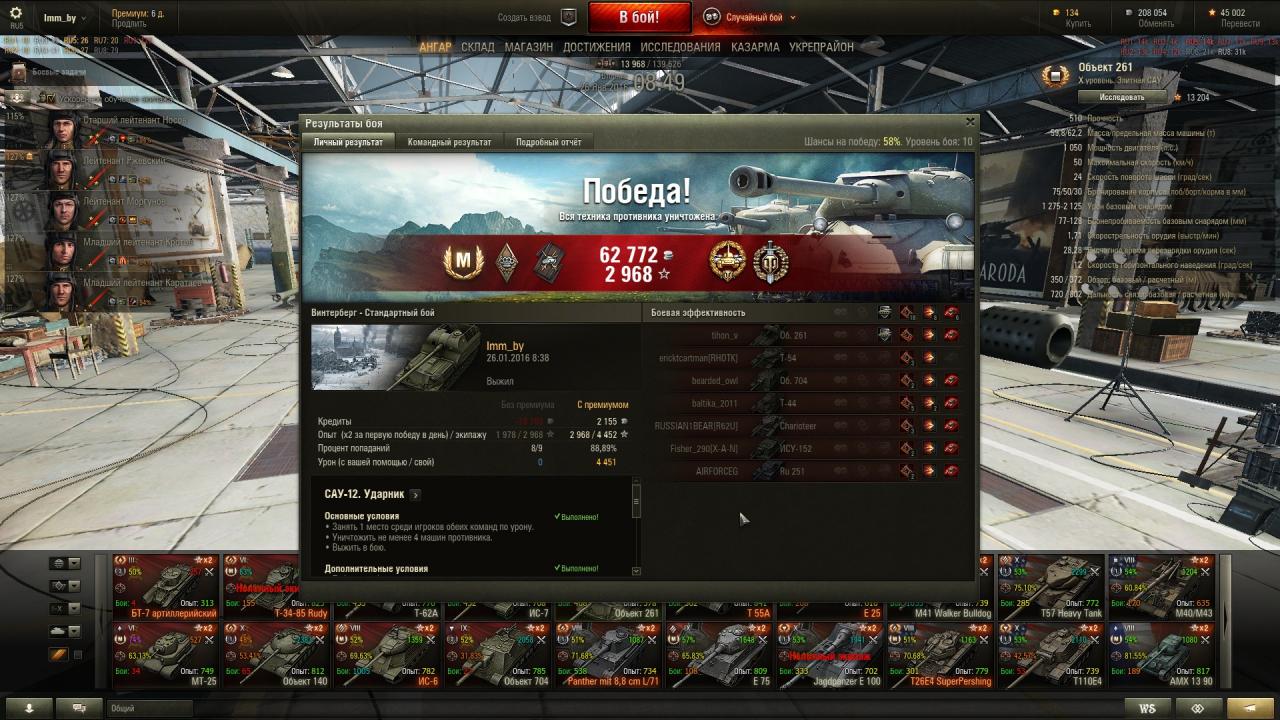Click the Создать взвод platoon button

tap(538, 17)
